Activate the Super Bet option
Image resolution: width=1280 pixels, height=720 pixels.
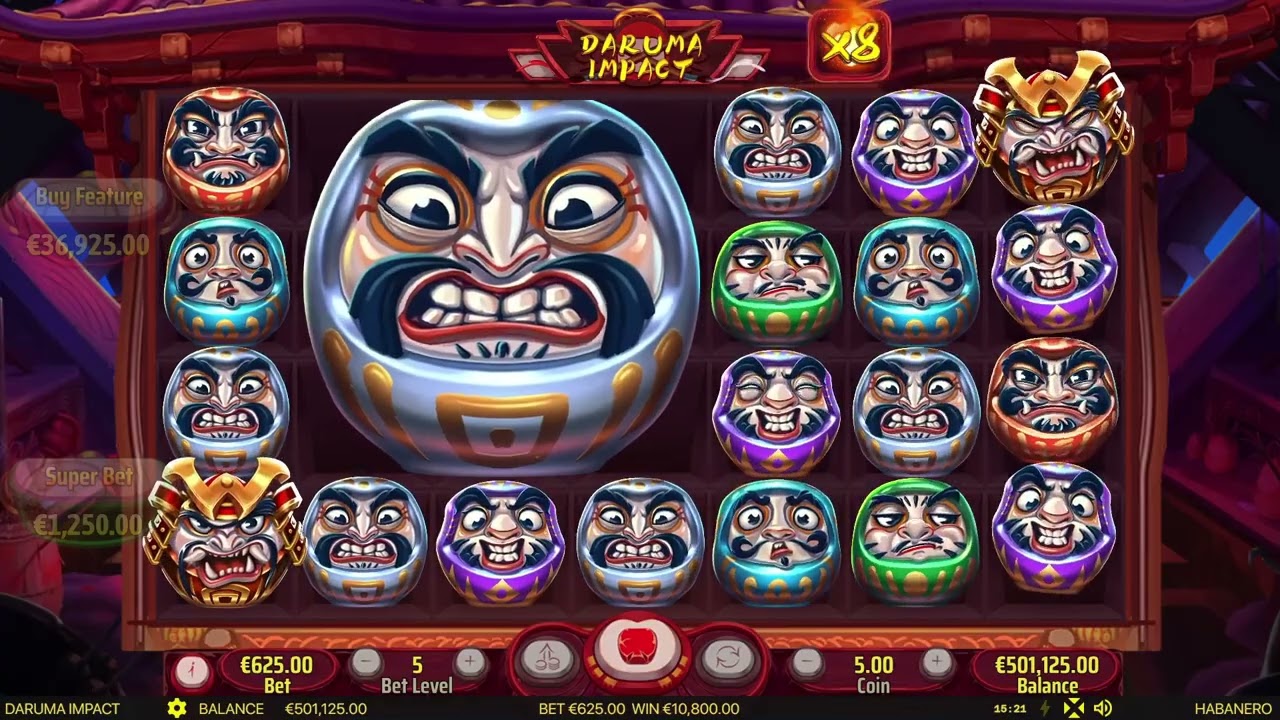(x=89, y=500)
